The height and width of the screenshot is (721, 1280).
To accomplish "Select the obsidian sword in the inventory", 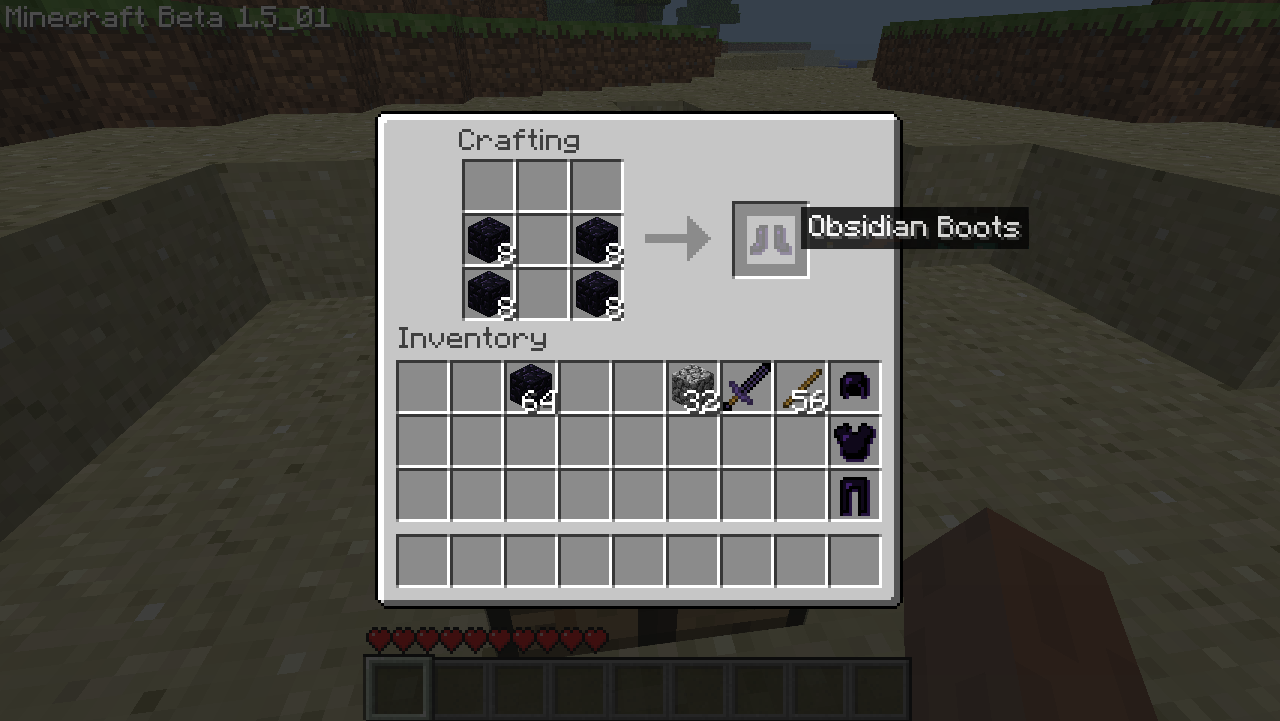I will tap(746, 387).
